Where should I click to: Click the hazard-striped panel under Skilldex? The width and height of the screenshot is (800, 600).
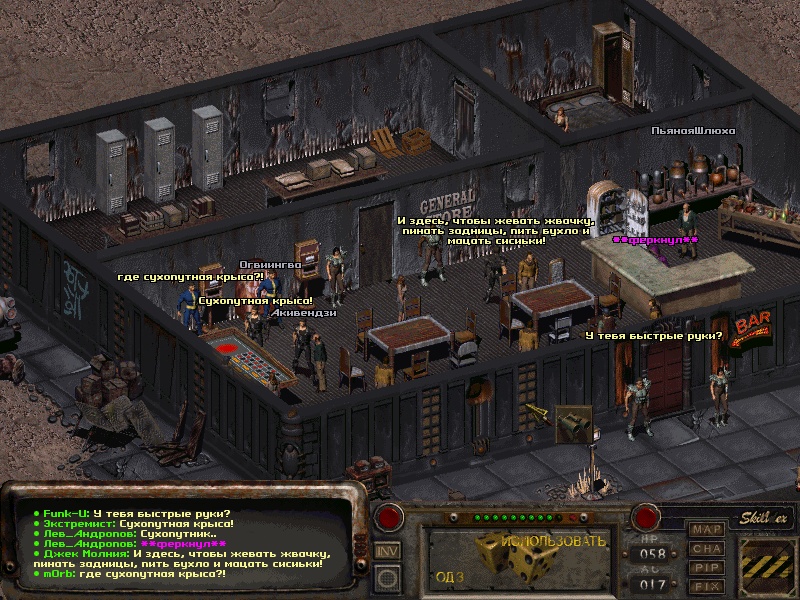click(x=766, y=564)
